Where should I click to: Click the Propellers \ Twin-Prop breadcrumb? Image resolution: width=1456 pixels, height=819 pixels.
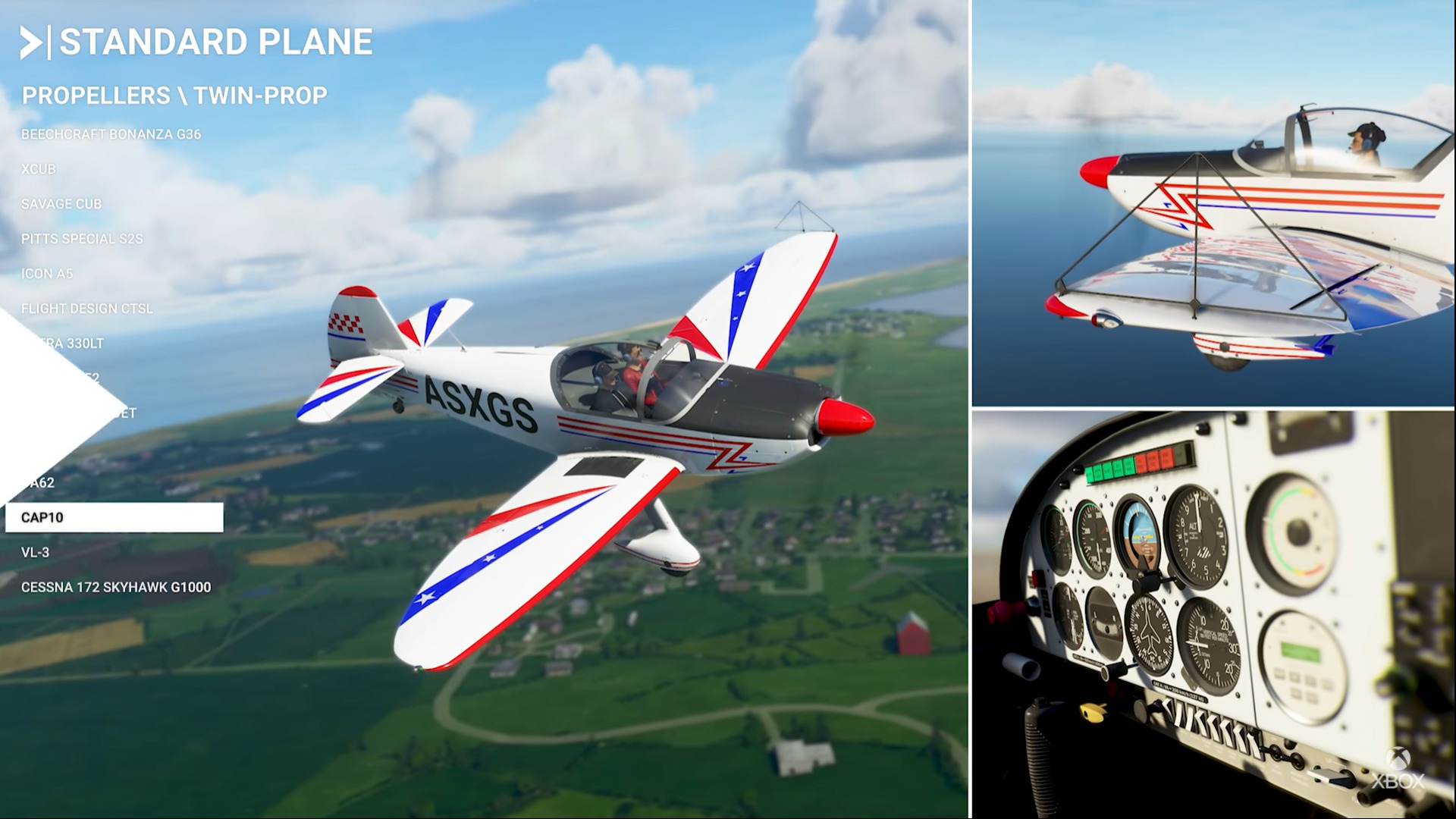pos(174,96)
